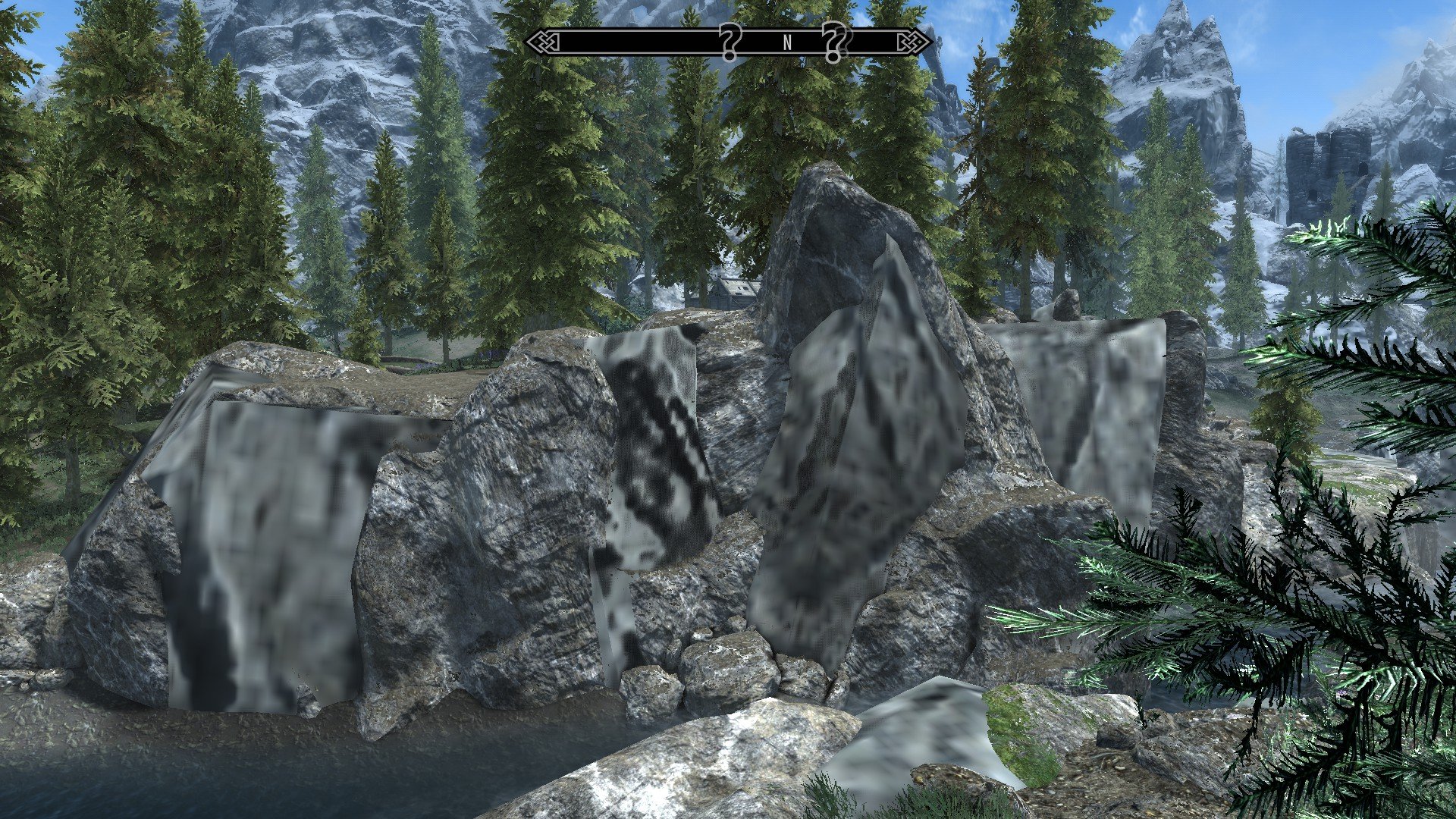Select the question mark marker right of N
The height and width of the screenshot is (819, 1456).
tap(834, 42)
